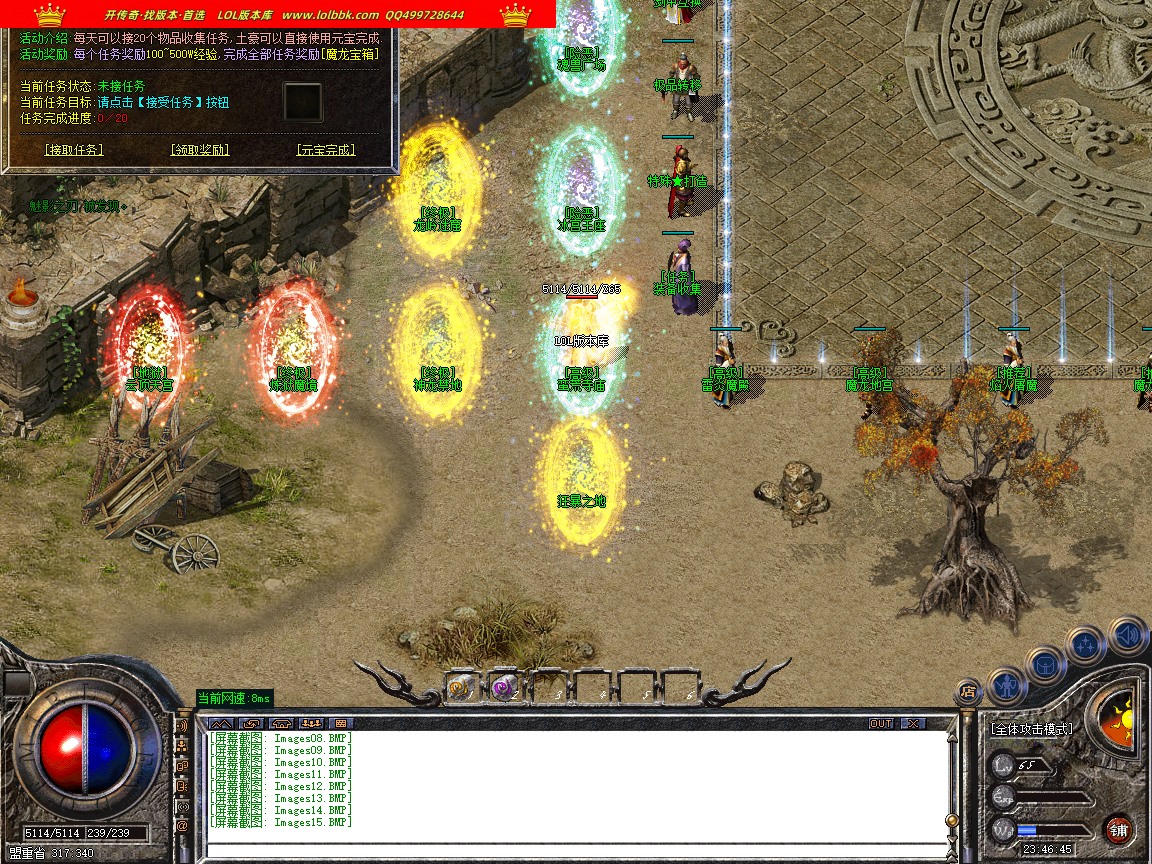
Task: Click the OUT button on chat window
Action: pos(880,723)
